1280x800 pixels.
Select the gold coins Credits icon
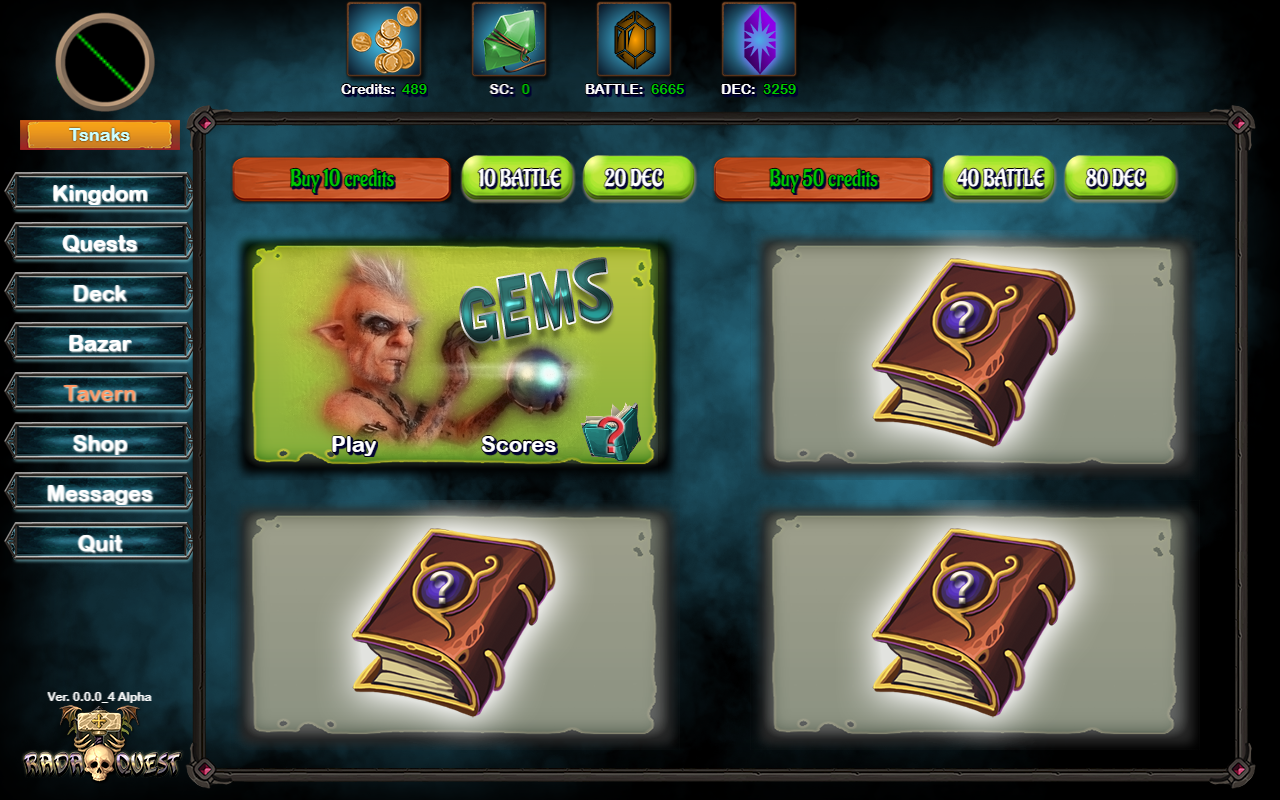pos(384,39)
